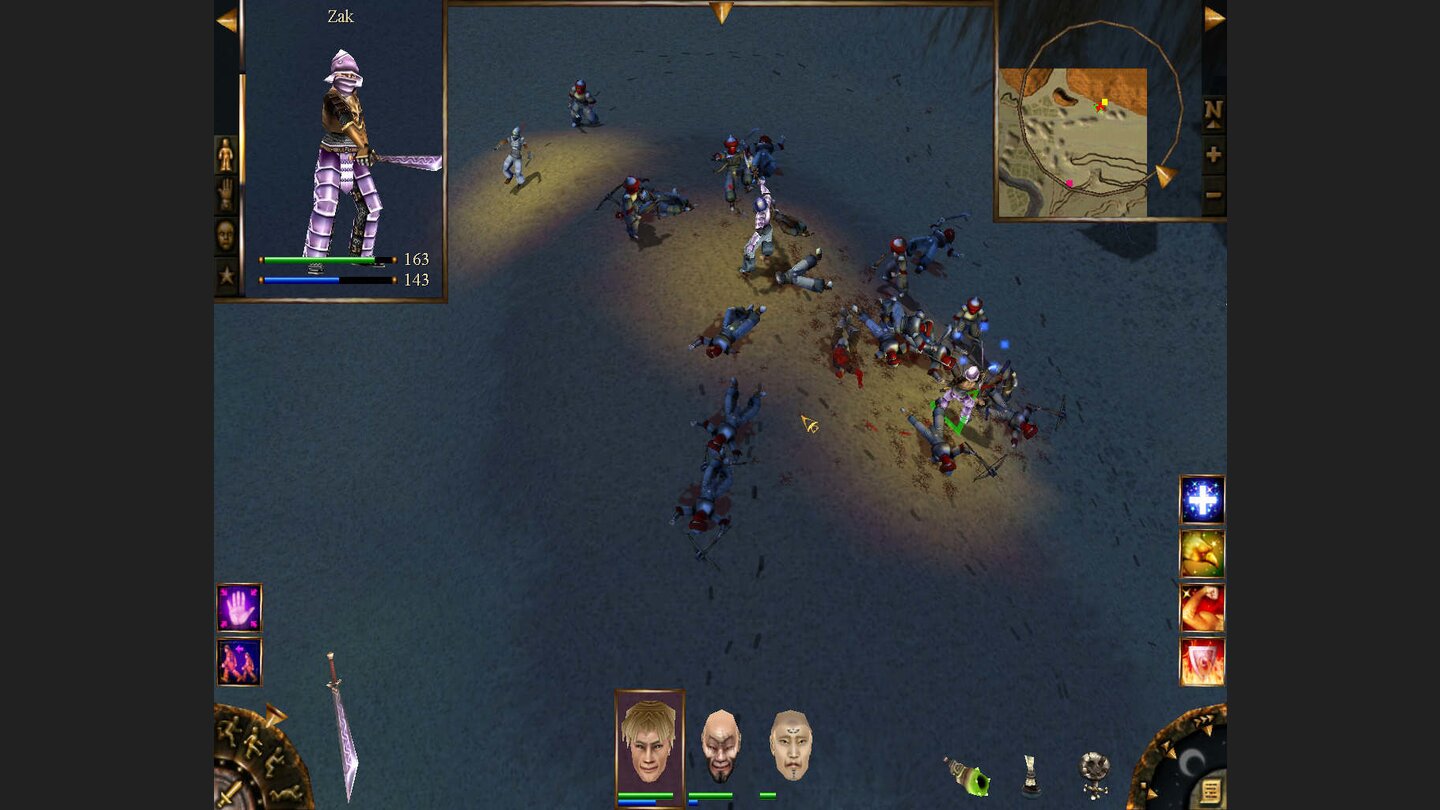Image resolution: width=1440 pixels, height=810 pixels.
Task: Cast the fire blossom spell
Action: pos(1201,552)
